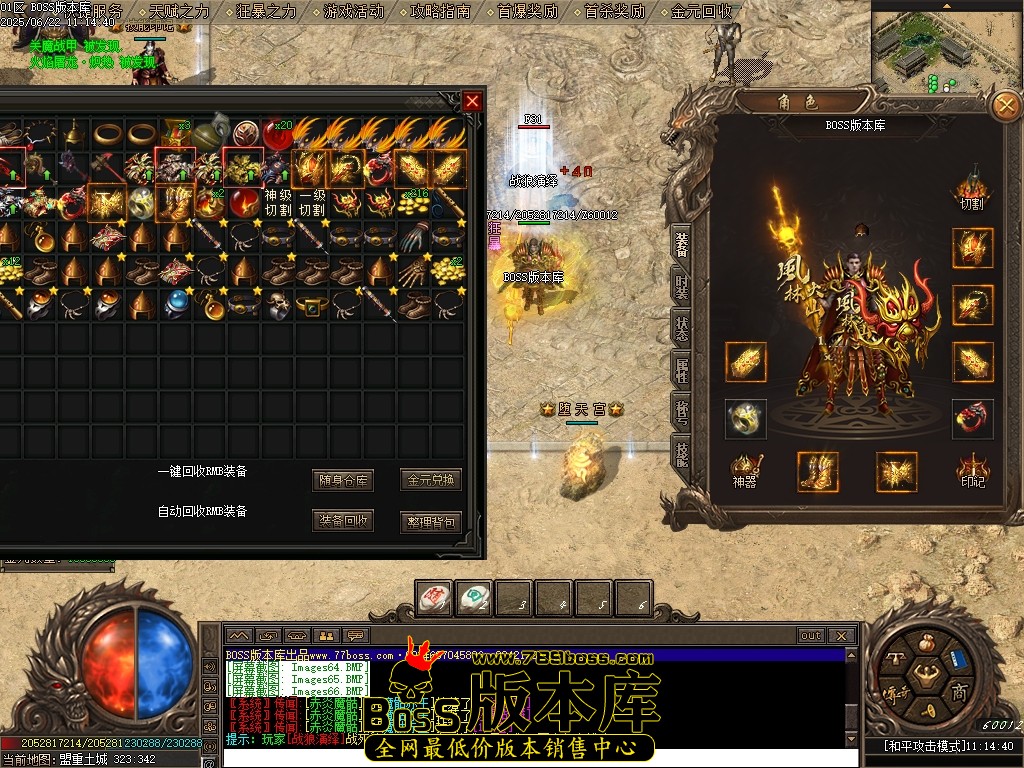This screenshot has height=768, width=1024.
Task: Switch to the 属性 attributes tab
Action: (681, 372)
